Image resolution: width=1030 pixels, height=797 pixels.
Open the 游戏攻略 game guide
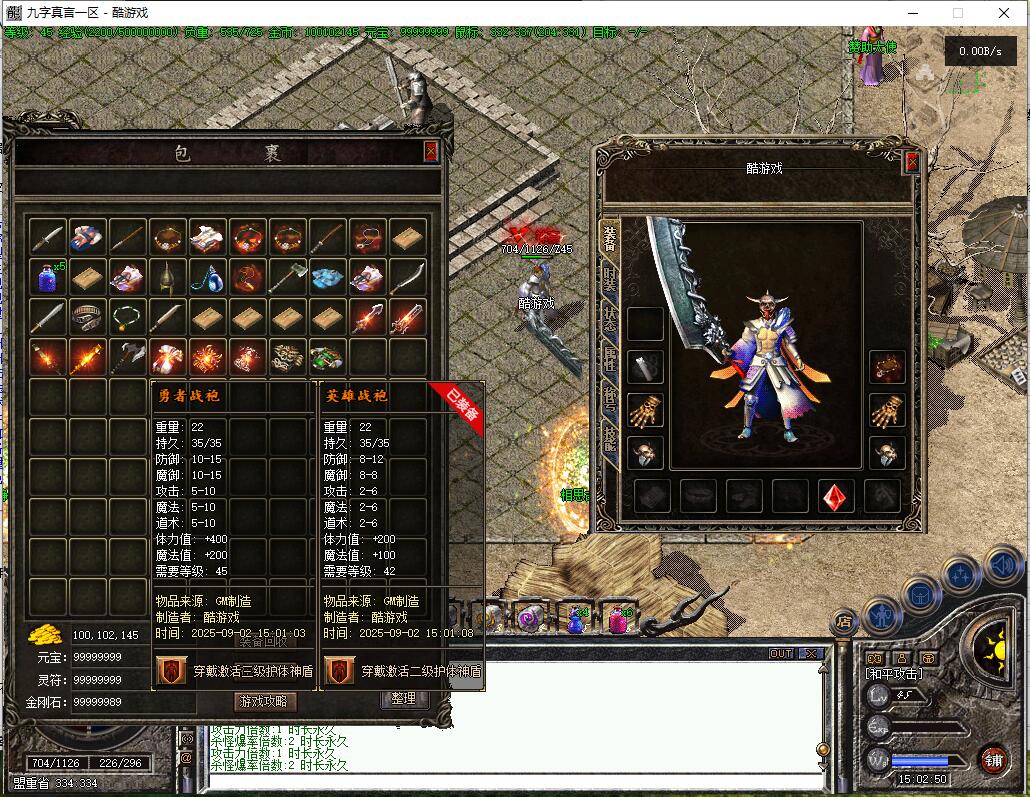tap(265, 701)
